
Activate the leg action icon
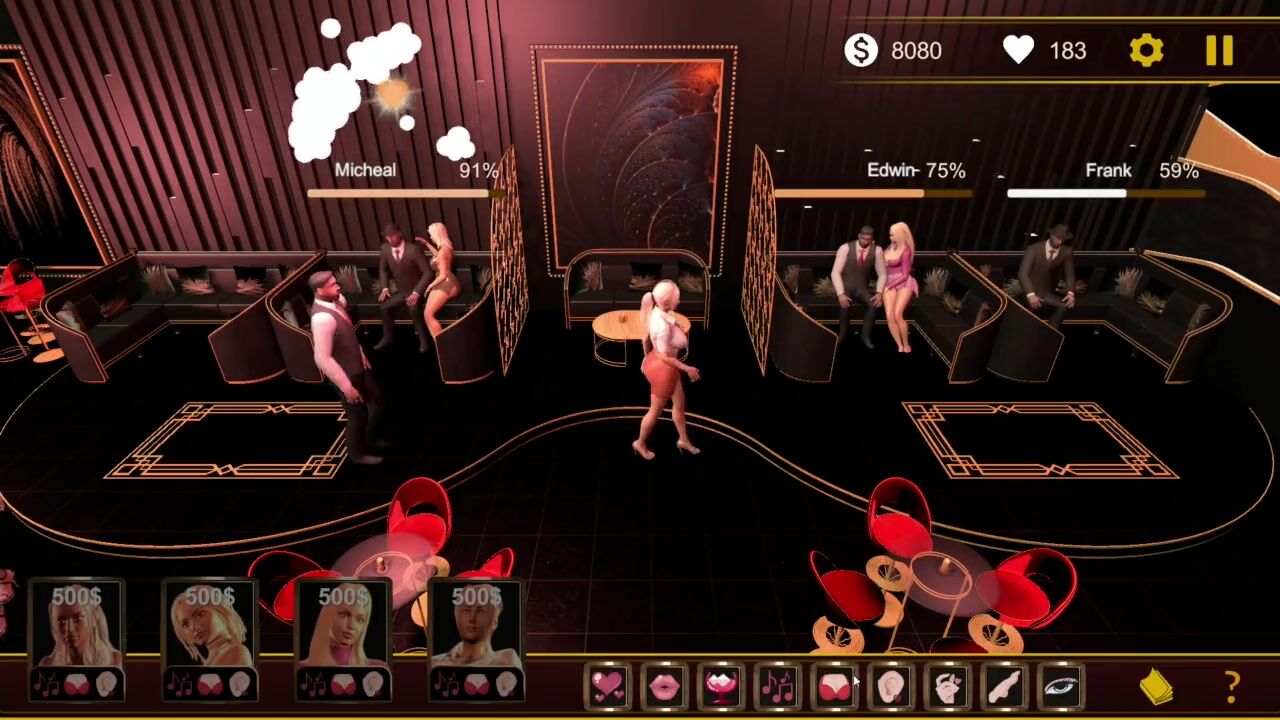pyautogui.click(x=1003, y=686)
